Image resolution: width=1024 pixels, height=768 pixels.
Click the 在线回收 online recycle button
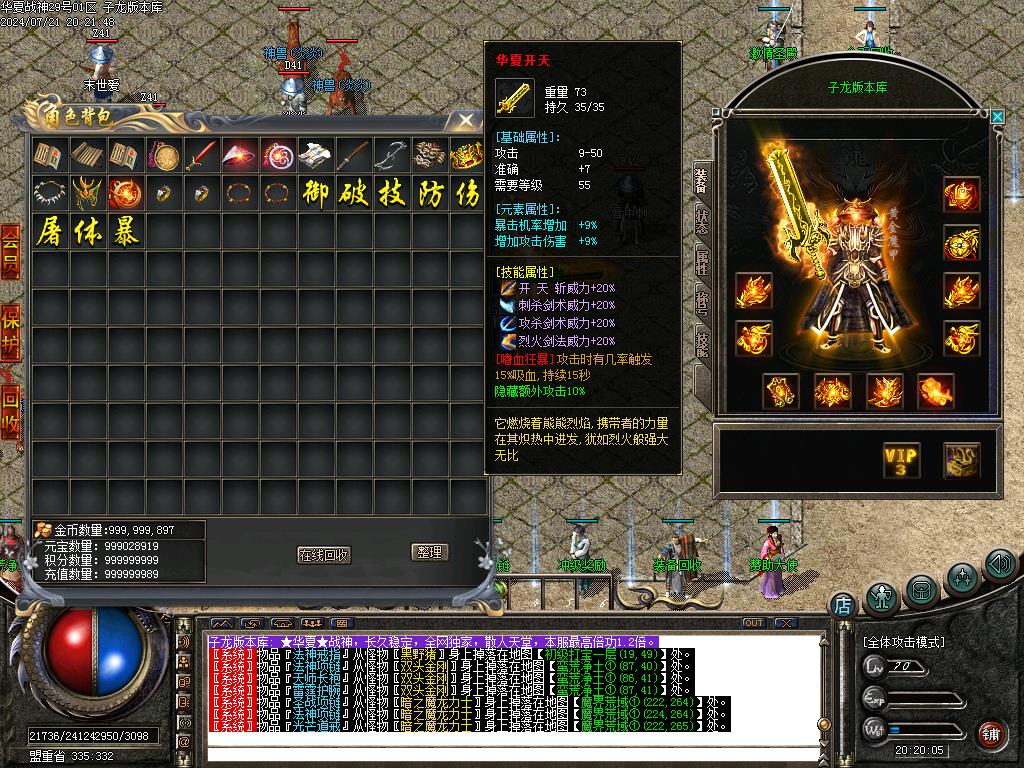(x=323, y=555)
